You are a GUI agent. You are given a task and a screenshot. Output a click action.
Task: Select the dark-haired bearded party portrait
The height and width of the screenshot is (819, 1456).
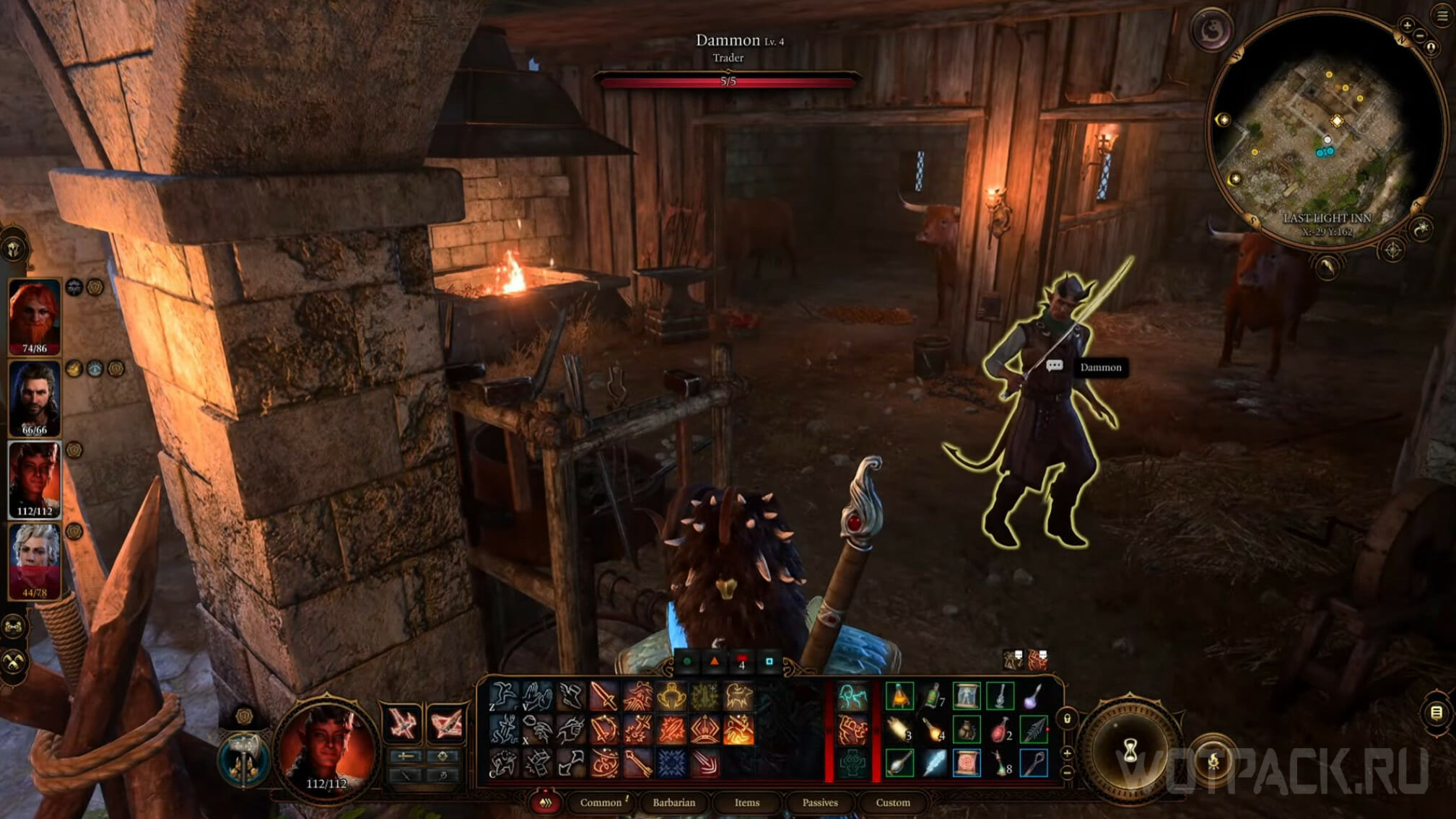click(x=35, y=398)
